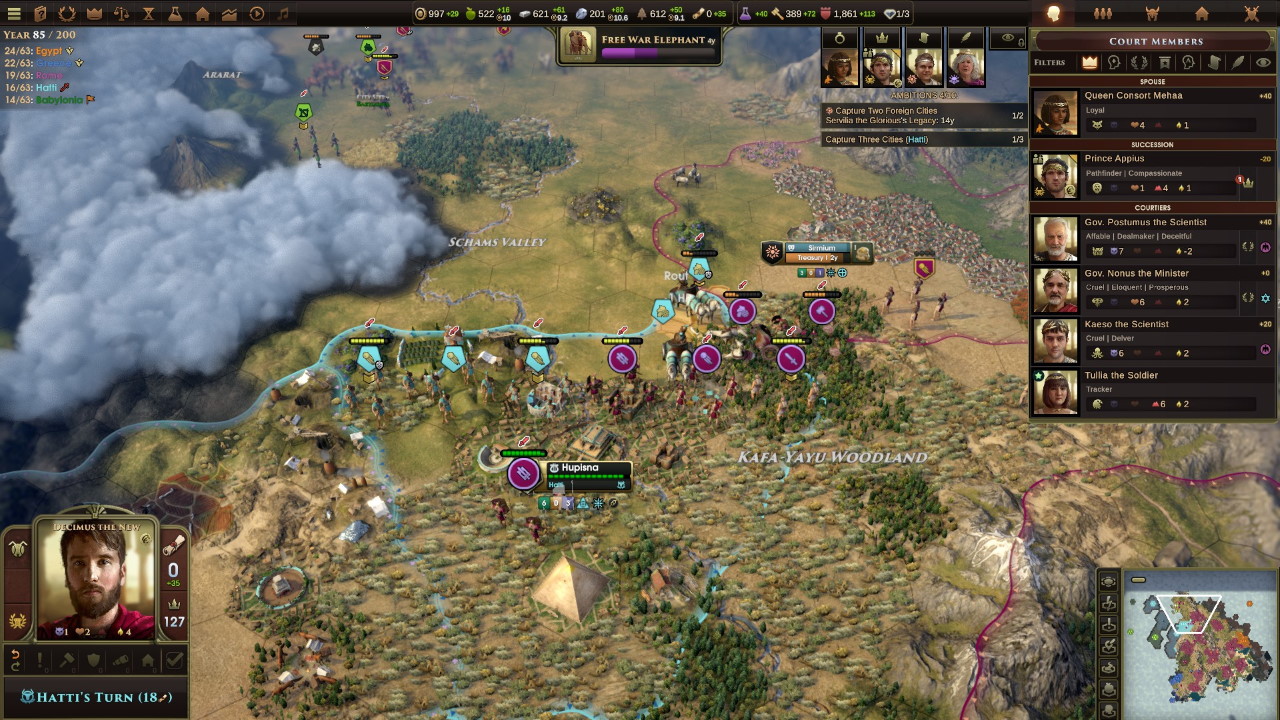Click the Hatti's Turn end turn bar
Image resolution: width=1280 pixels, height=720 pixels.
[x=96, y=697]
